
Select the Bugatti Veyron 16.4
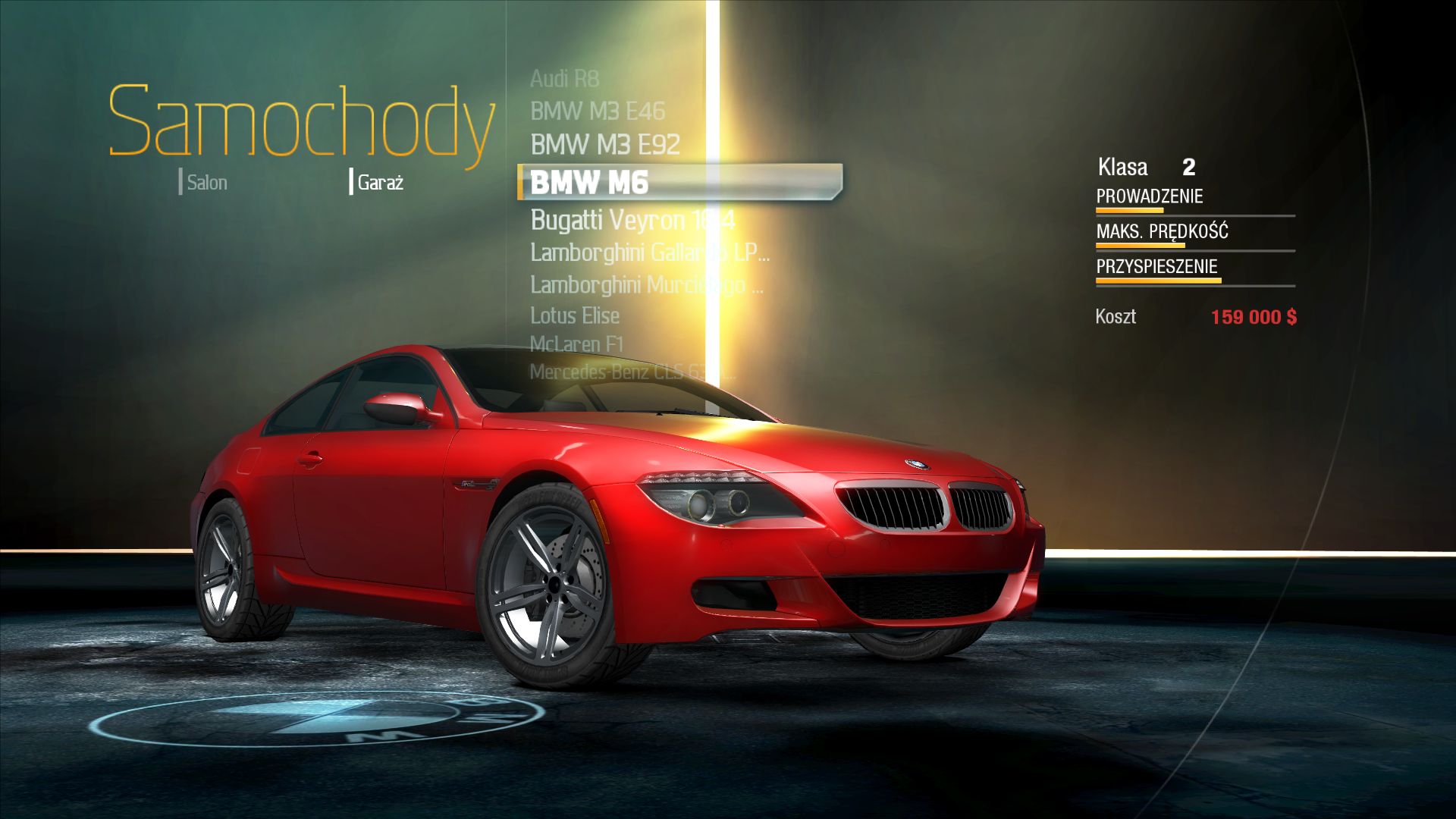[x=632, y=221]
